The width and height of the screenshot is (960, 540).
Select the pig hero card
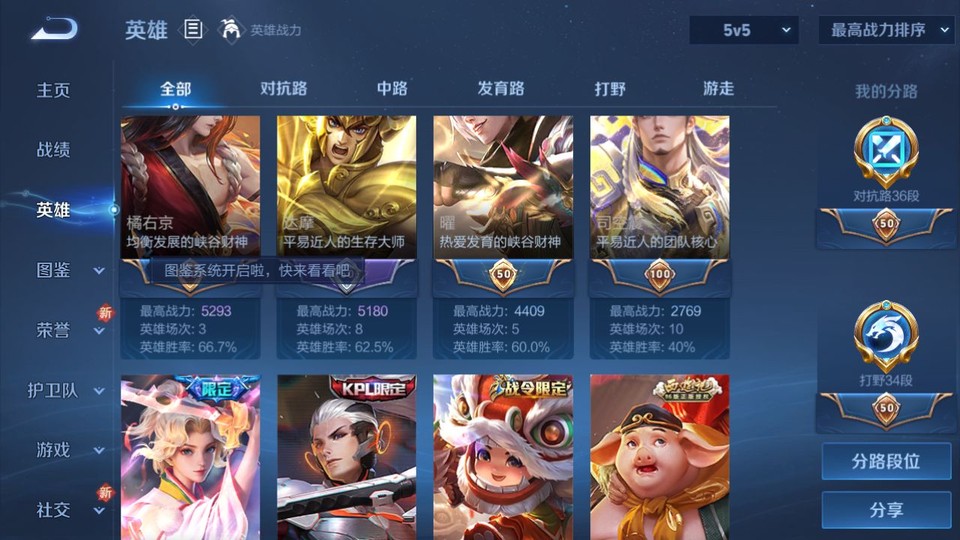[659, 455]
